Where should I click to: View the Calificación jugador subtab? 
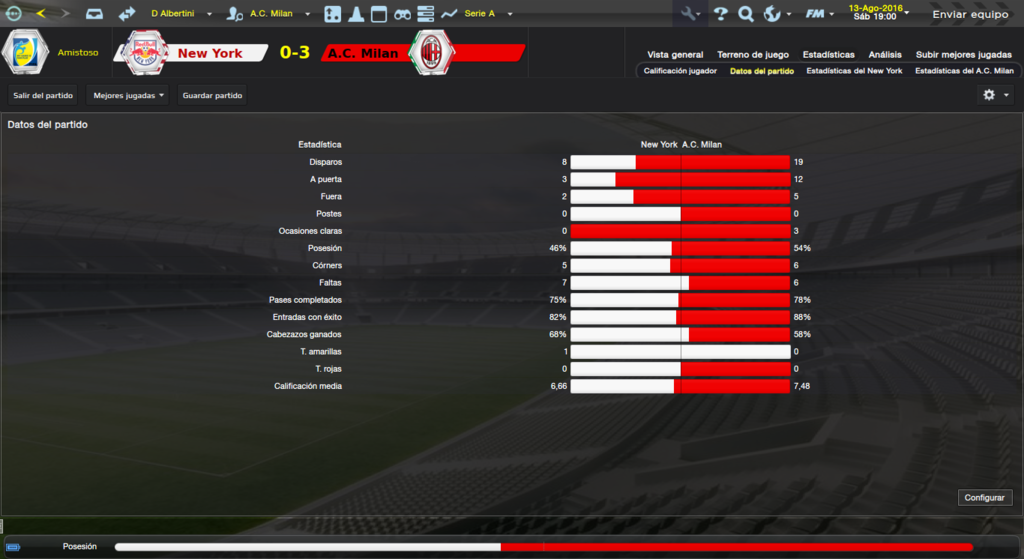coord(680,71)
